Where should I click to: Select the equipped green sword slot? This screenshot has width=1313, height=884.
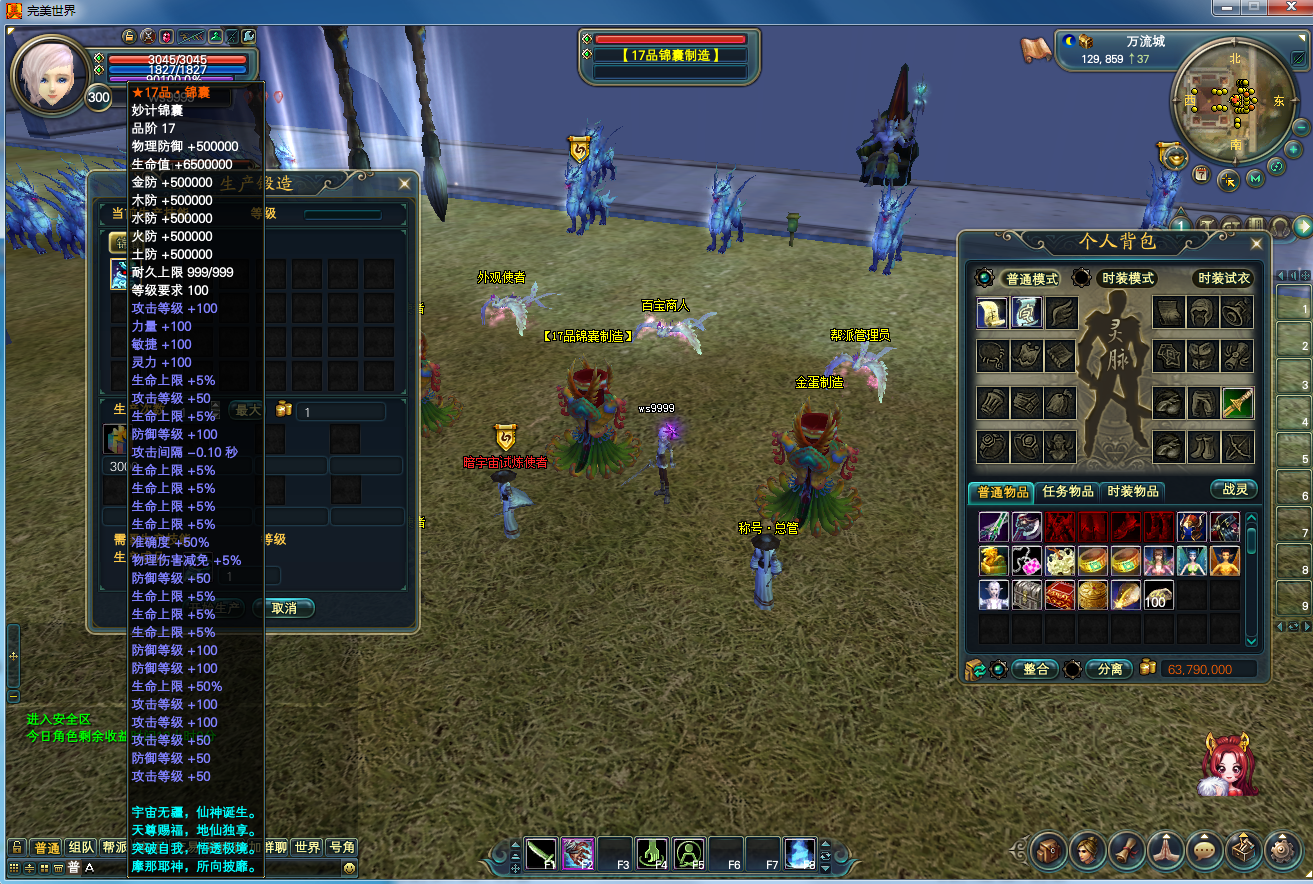coord(1237,403)
